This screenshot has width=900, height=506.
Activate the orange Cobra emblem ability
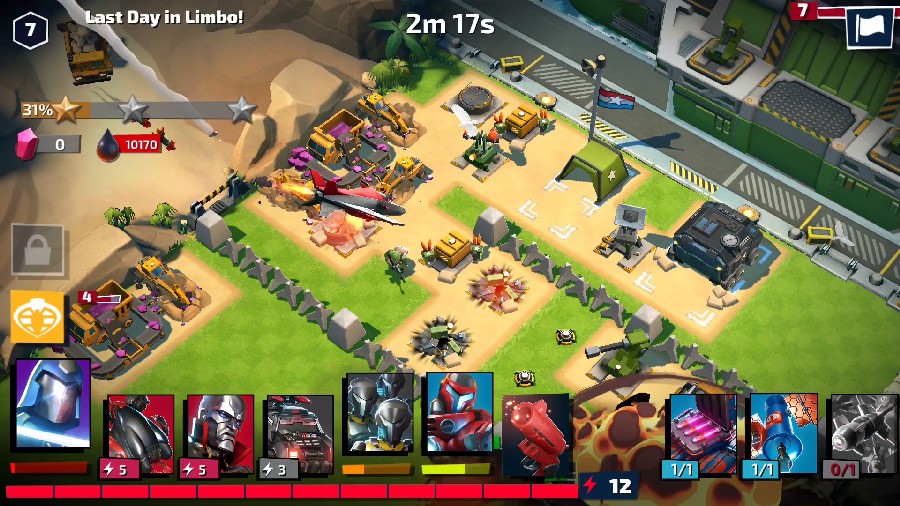[37, 317]
